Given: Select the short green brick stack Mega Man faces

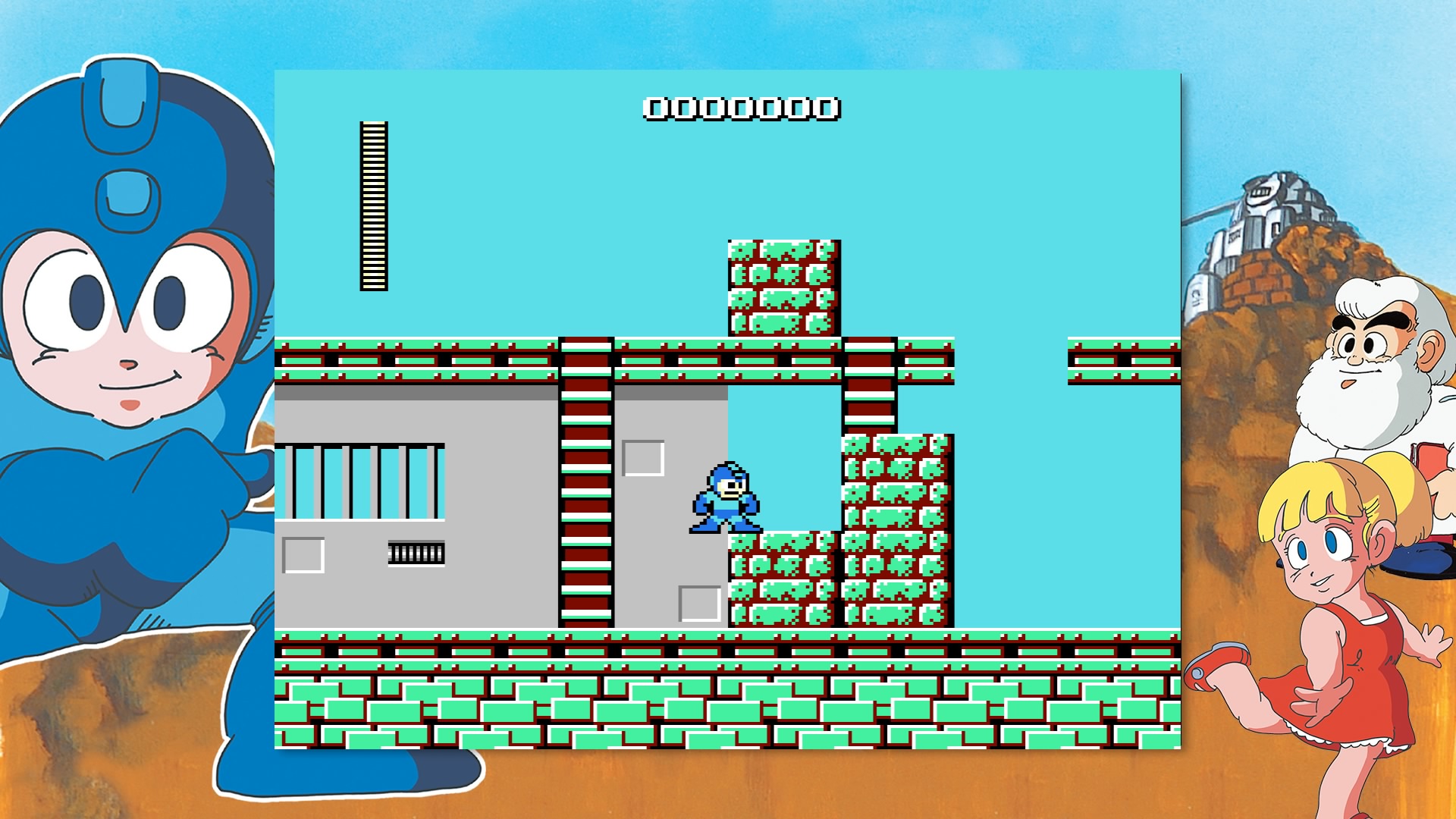Looking at the screenshot, I should 781,576.
